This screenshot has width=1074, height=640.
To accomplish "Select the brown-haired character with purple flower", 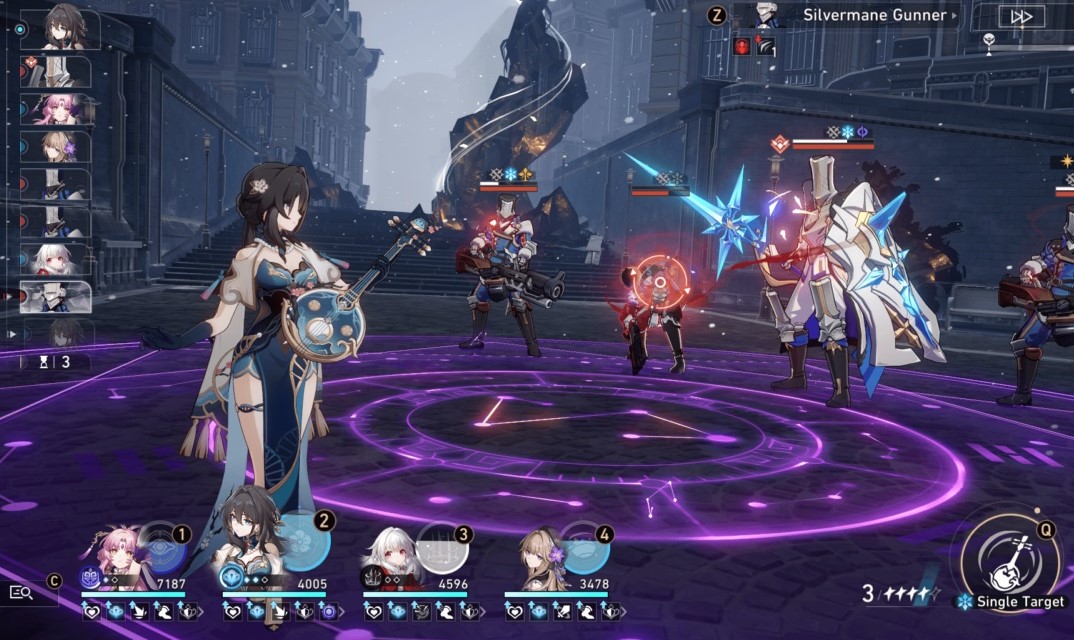I will pyautogui.click(x=542, y=555).
